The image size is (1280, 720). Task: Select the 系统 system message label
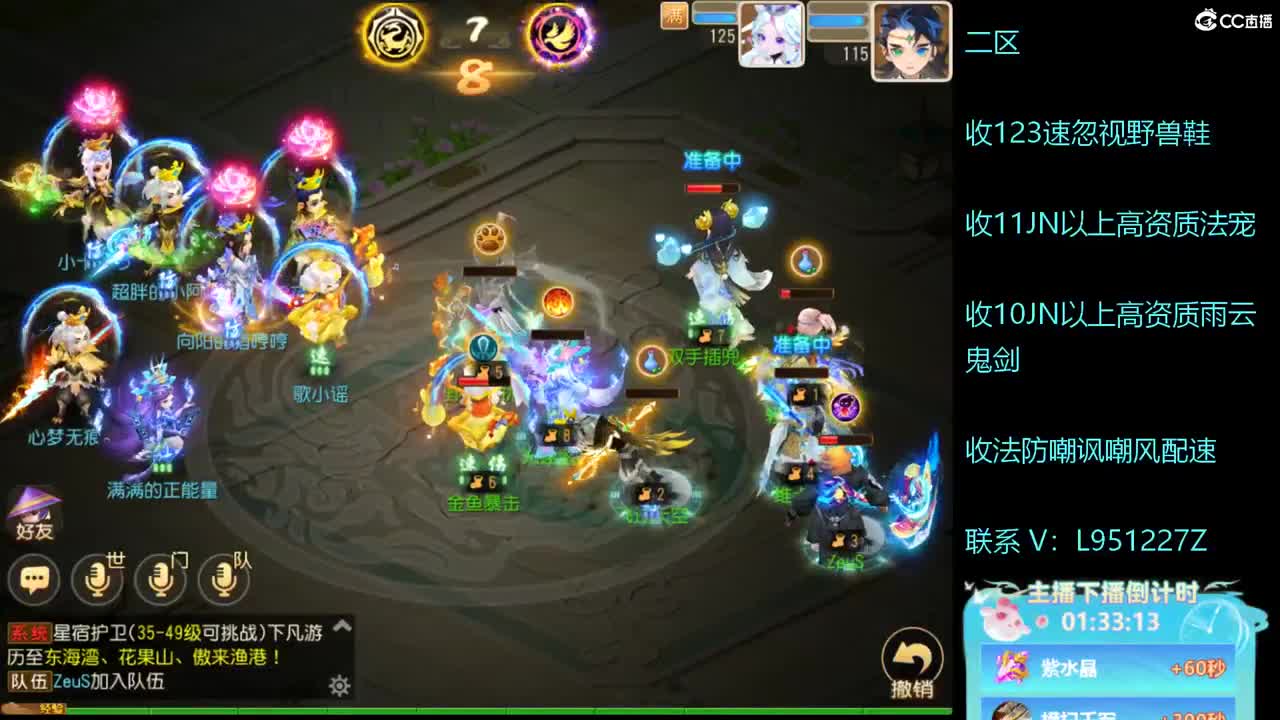29,630
